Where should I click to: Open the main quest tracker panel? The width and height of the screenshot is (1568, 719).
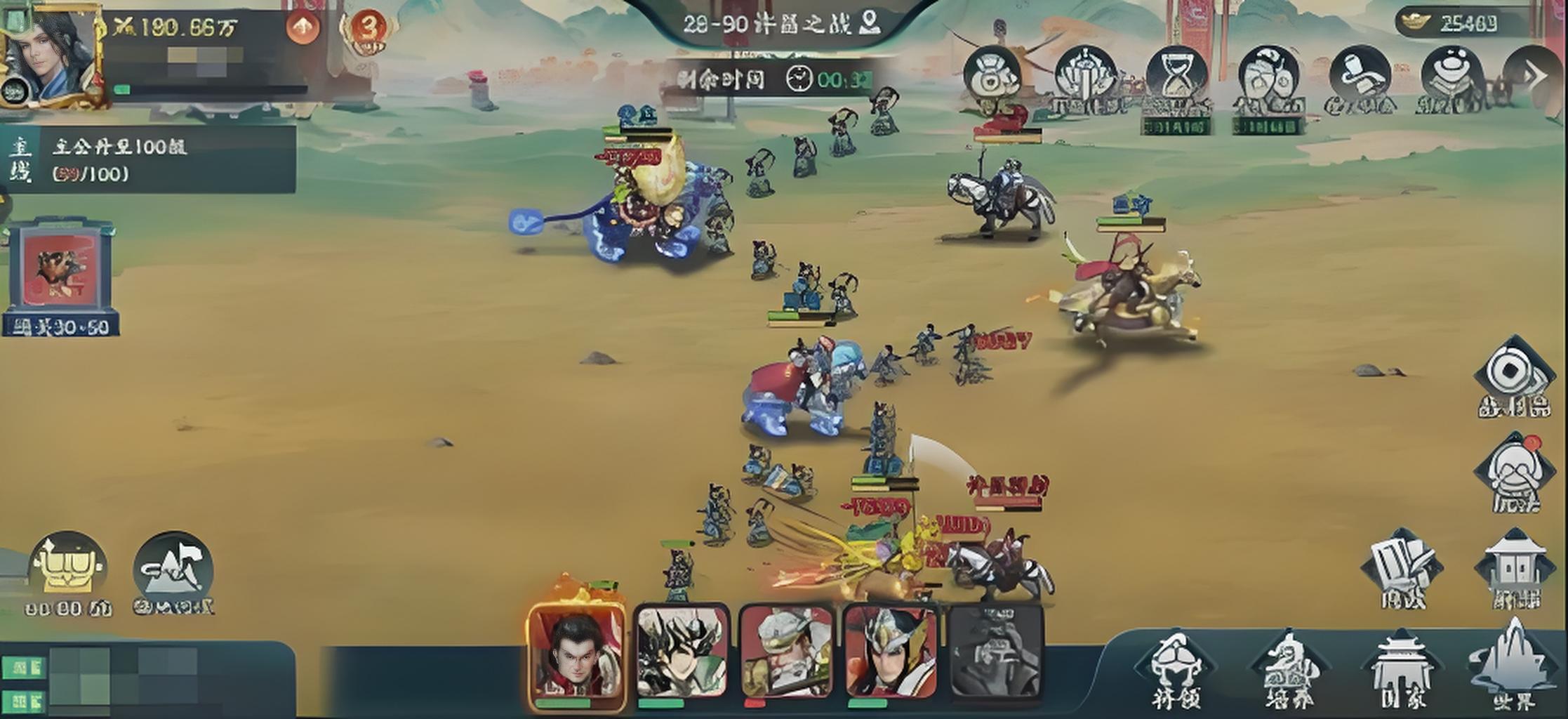click(147, 159)
